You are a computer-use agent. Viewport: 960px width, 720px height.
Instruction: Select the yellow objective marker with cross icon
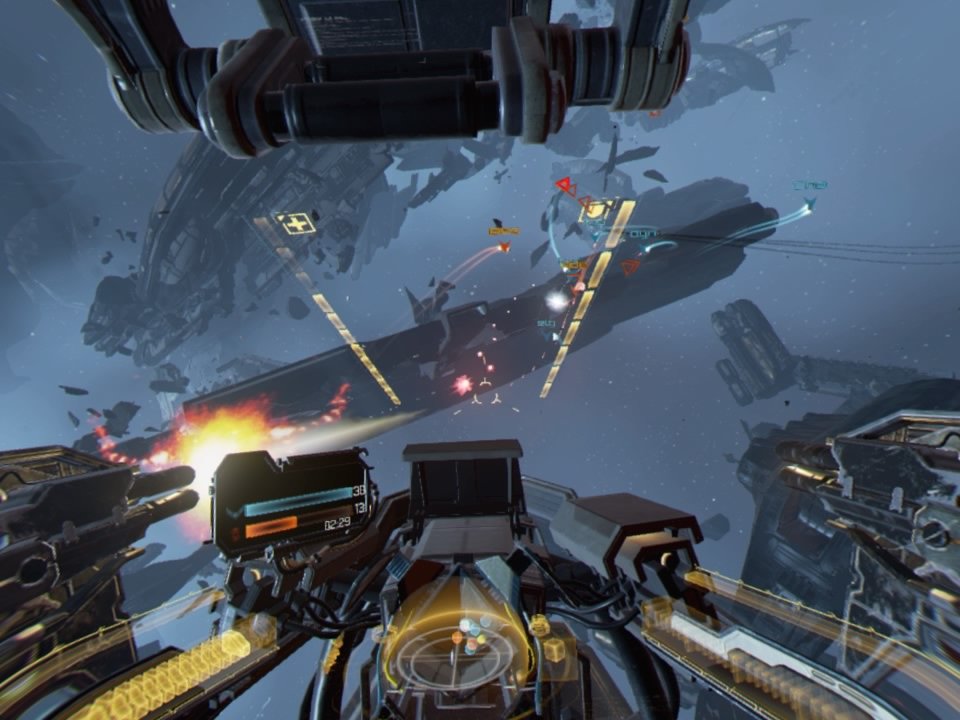point(296,224)
